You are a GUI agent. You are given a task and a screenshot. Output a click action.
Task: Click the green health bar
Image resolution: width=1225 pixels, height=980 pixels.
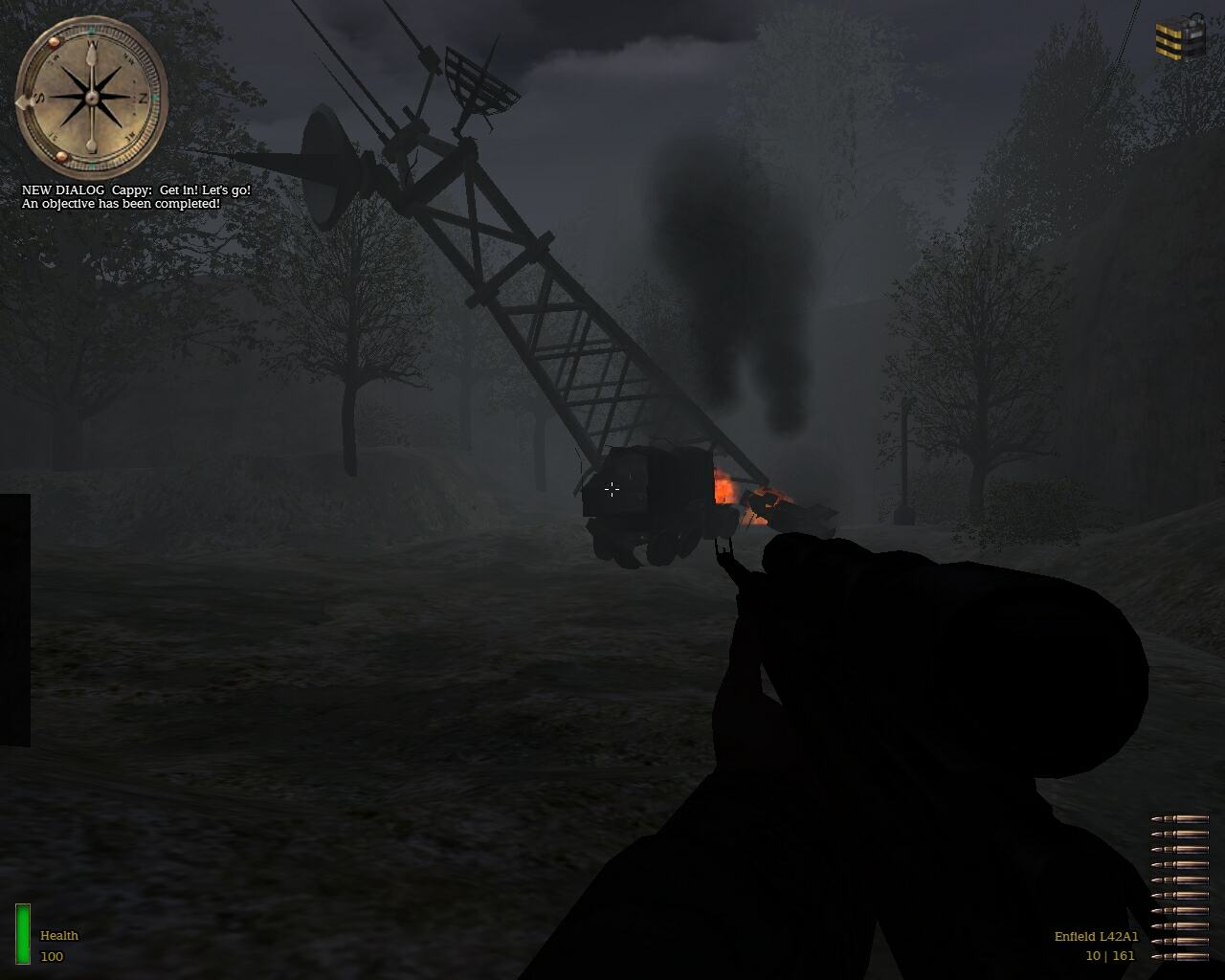(x=21, y=932)
